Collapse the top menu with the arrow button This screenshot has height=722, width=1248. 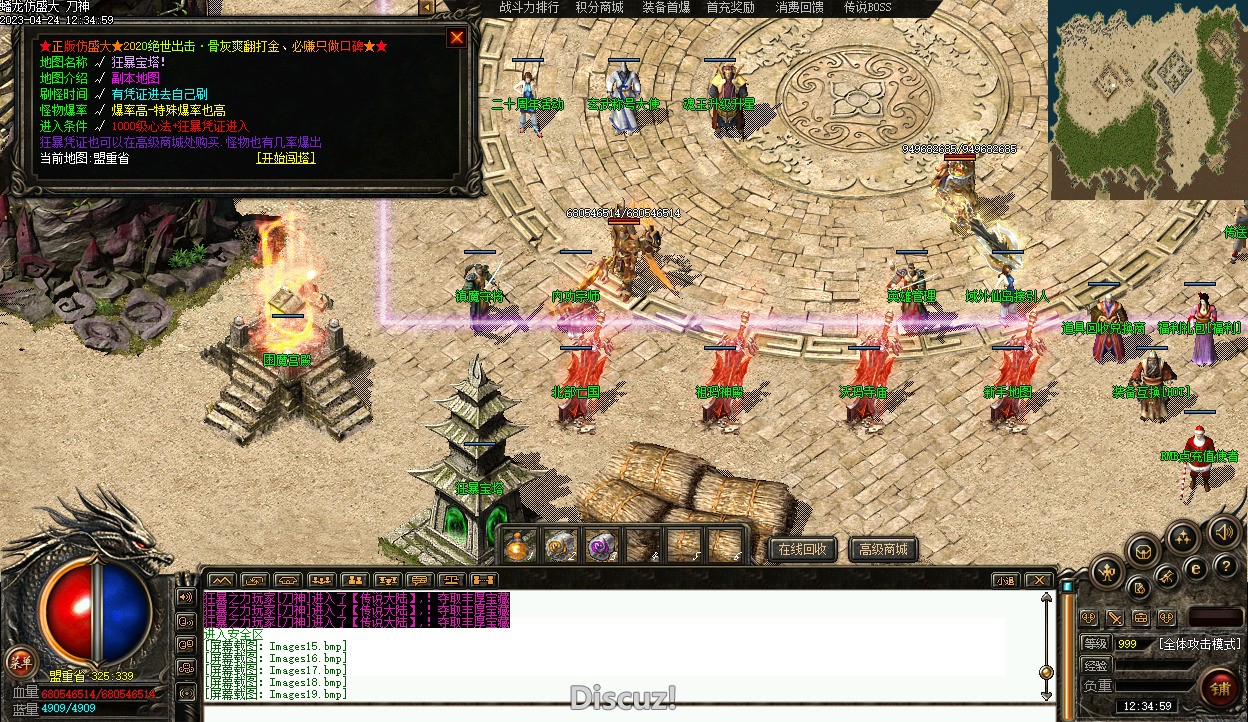(426, 8)
